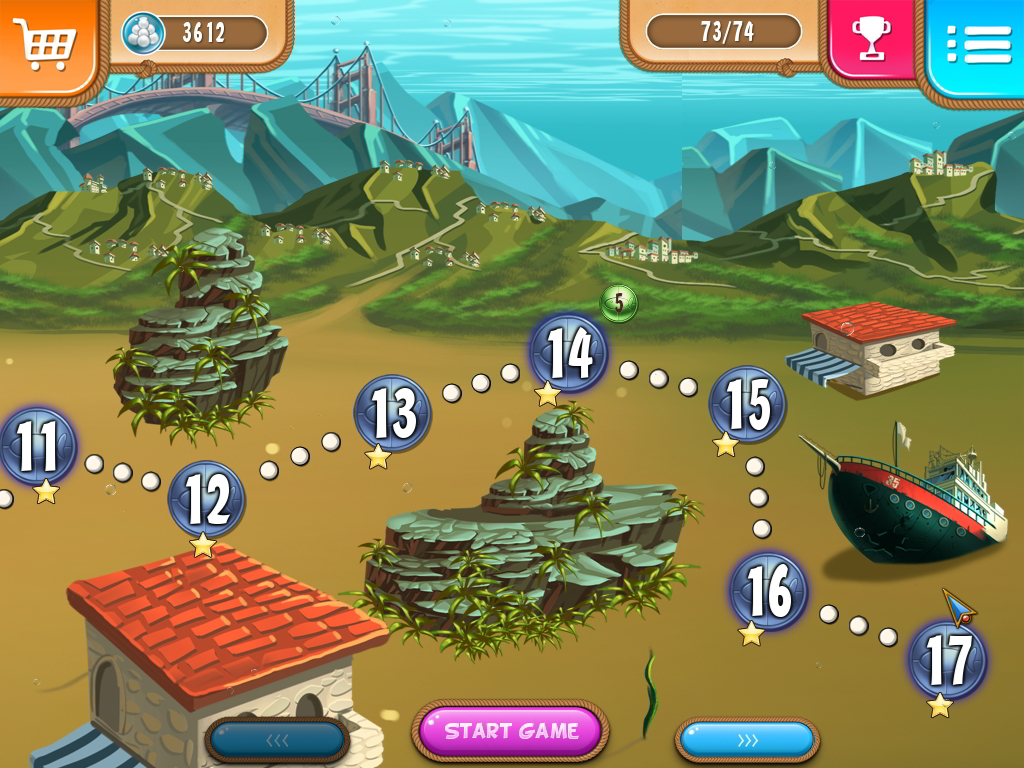
Task: Go to the previous map page arrow
Action: pos(277,740)
